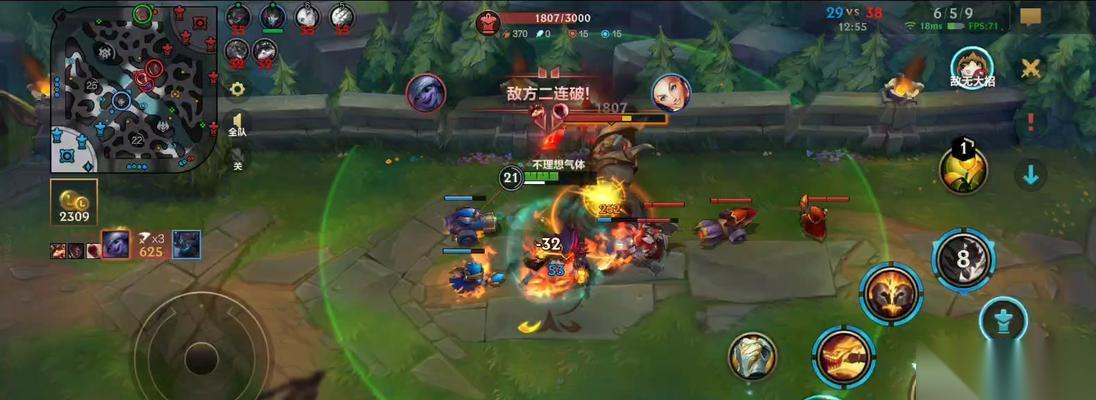This screenshot has height=400, width=1096.
Task: Send the crossed swords attack ping
Action: [x=1031, y=69]
